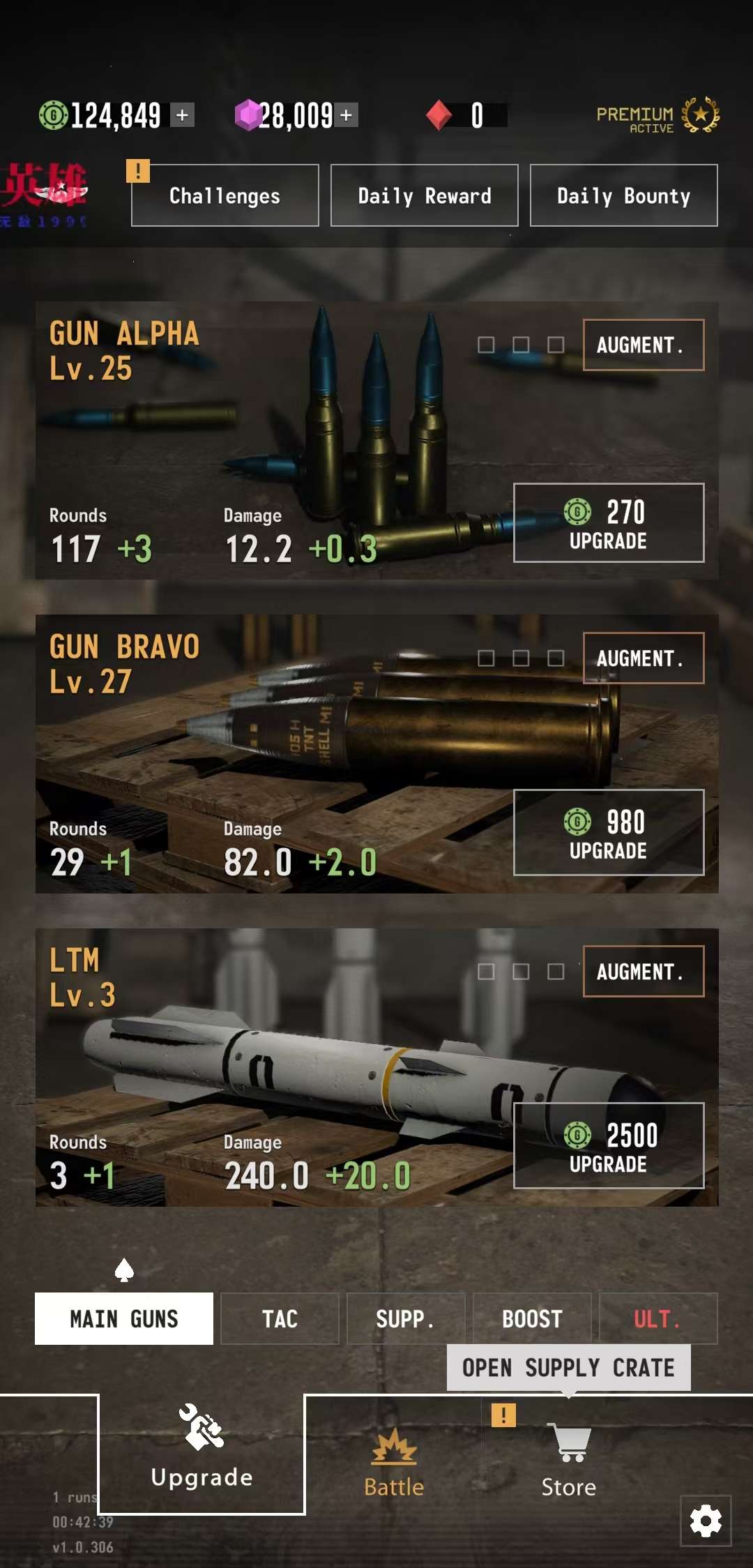Image resolution: width=753 pixels, height=1568 pixels.
Task: Upgrade the LTM for 2500 coins
Action: pos(608,1145)
